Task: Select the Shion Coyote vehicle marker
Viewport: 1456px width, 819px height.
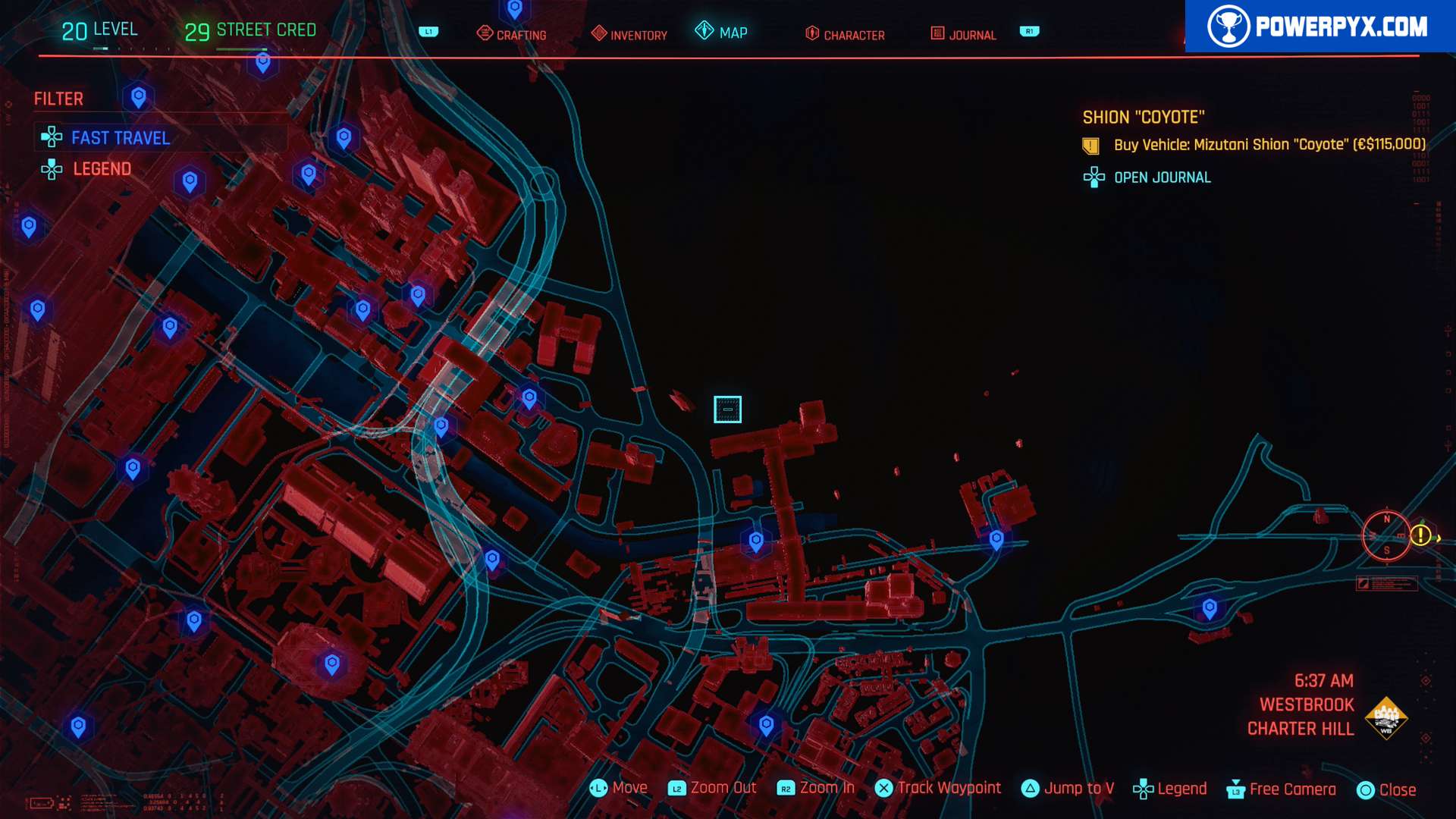Action: pos(727,409)
